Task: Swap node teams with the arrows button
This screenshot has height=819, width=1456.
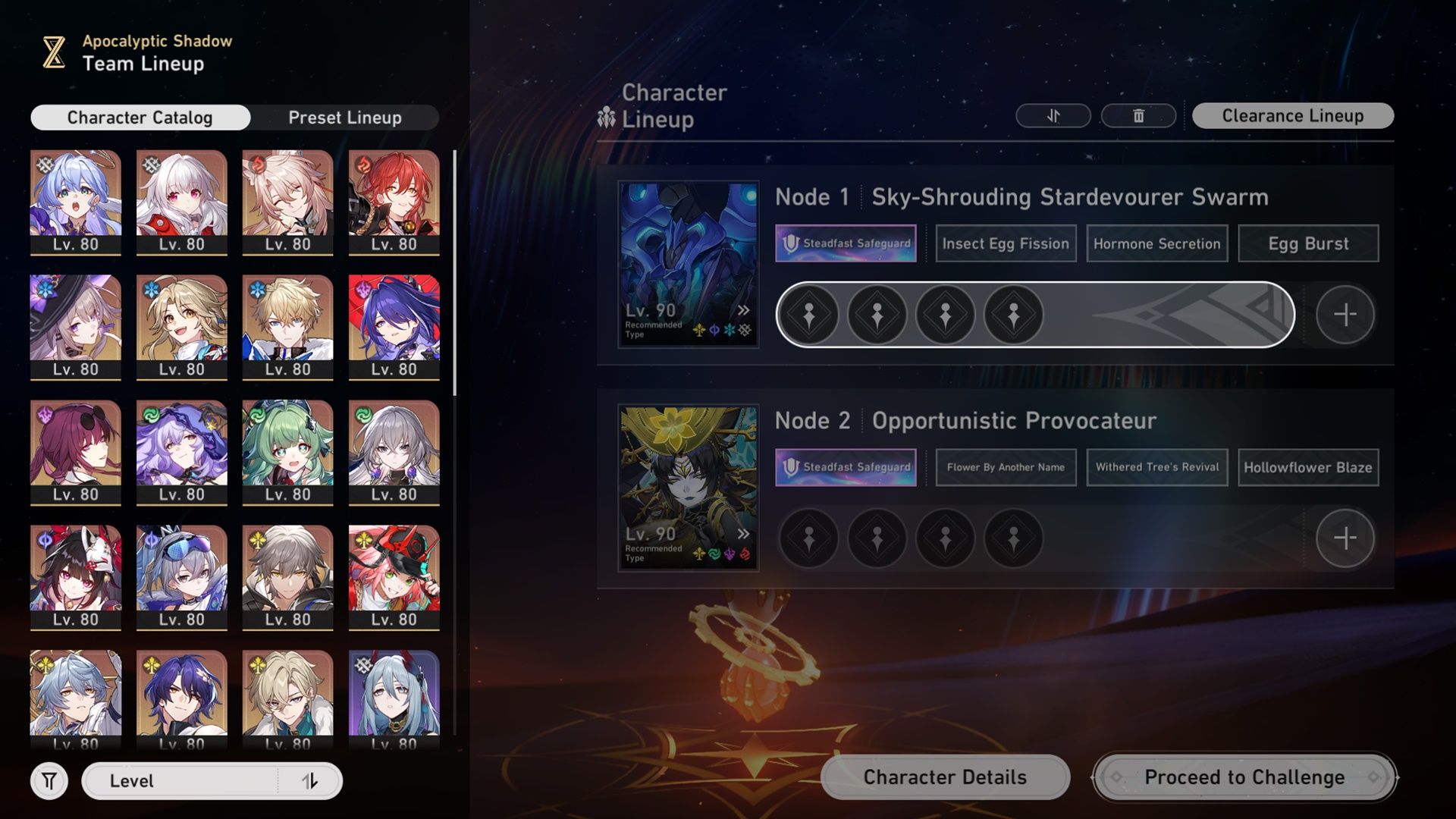Action: coord(1053,116)
